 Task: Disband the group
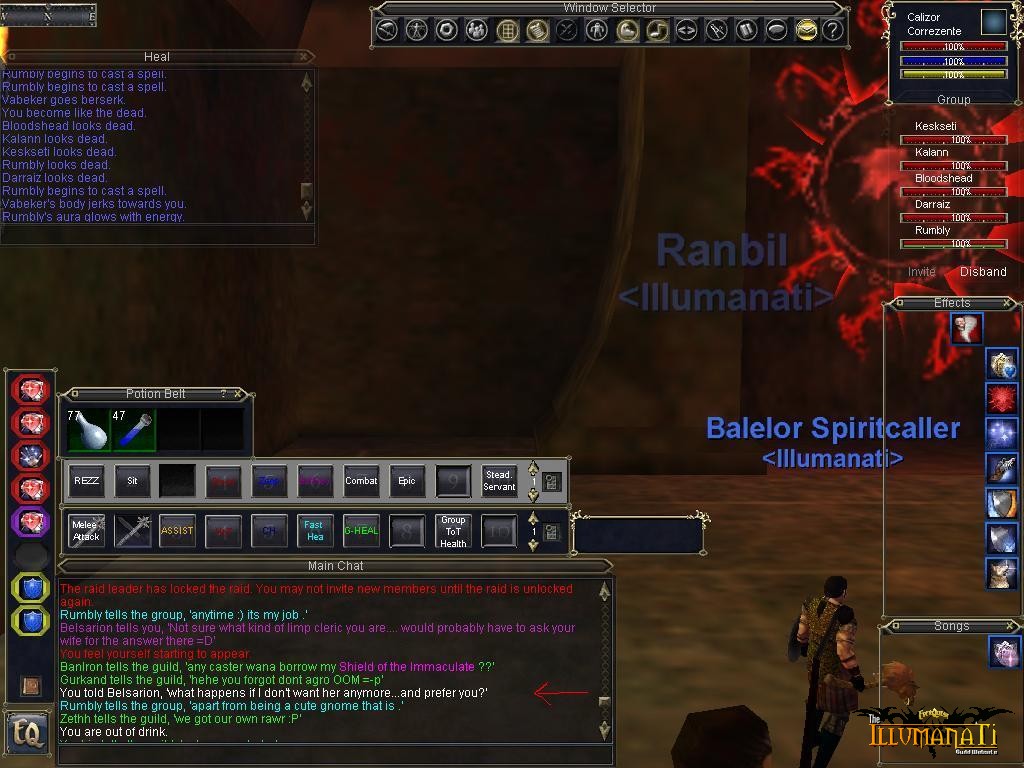click(983, 272)
